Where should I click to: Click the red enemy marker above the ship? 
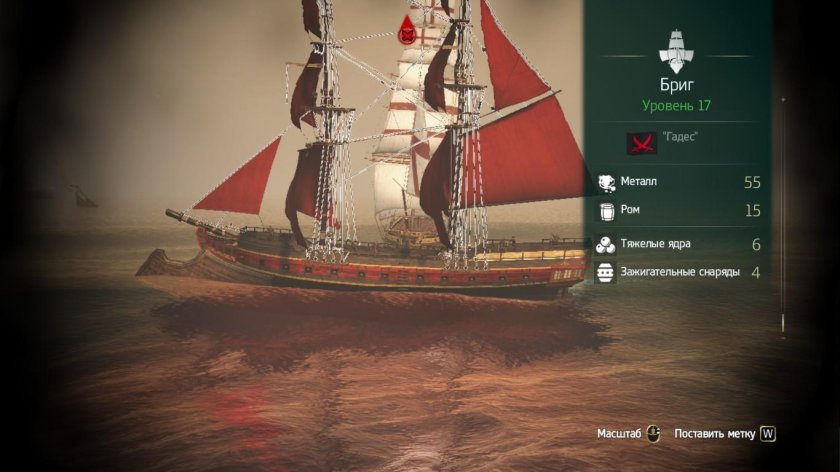pyautogui.click(x=407, y=31)
